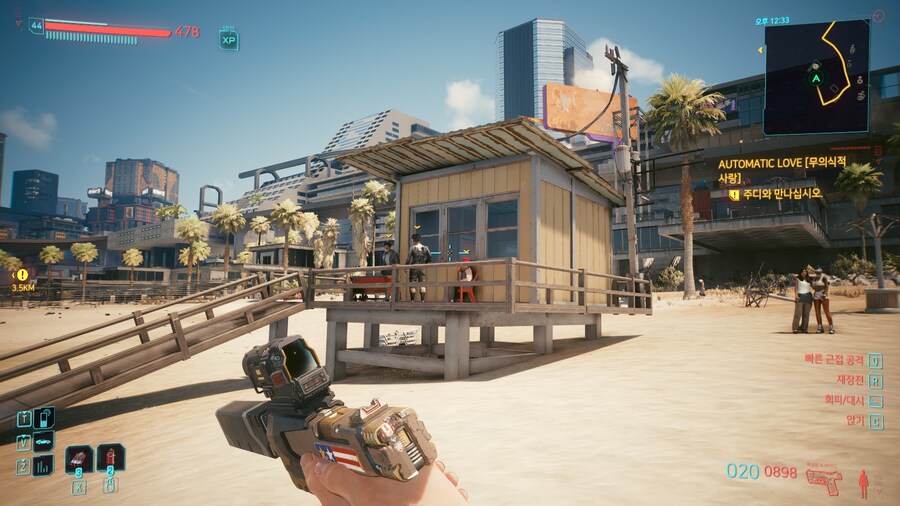Select the Automatic Love quest tracker
Screen dimensions: 900x506
point(782,168)
